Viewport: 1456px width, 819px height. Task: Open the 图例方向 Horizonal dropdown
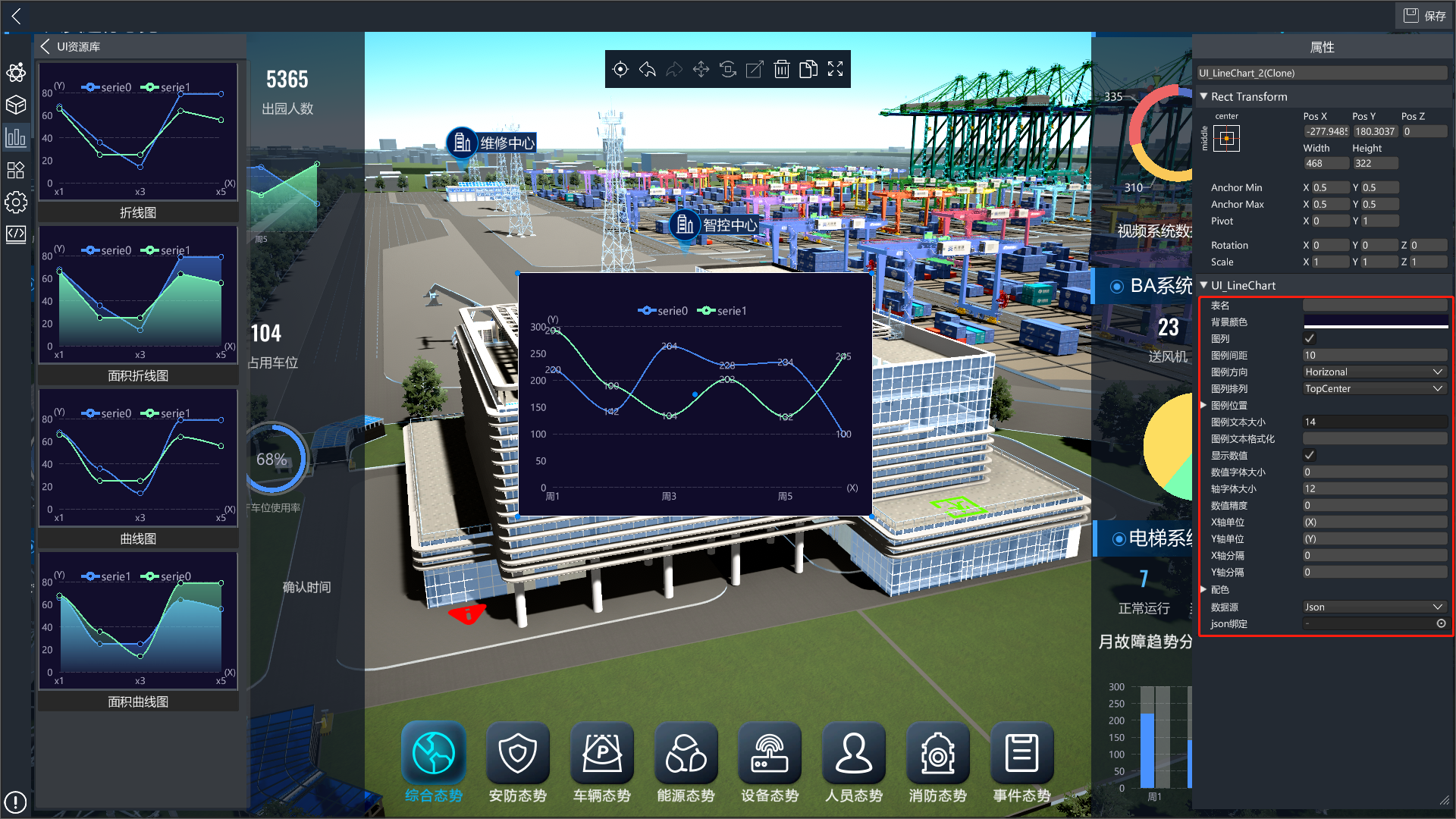(1373, 372)
